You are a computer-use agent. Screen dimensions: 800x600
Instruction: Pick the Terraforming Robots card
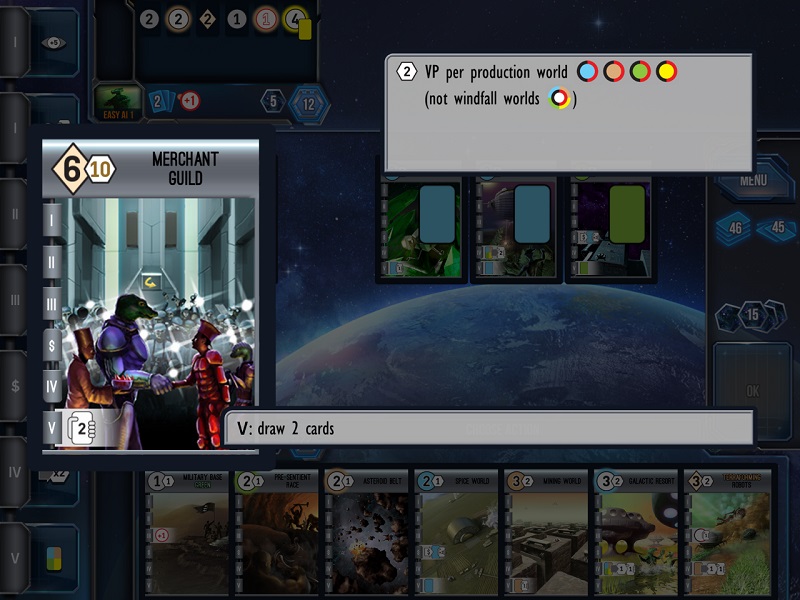click(x=727, y=532)
